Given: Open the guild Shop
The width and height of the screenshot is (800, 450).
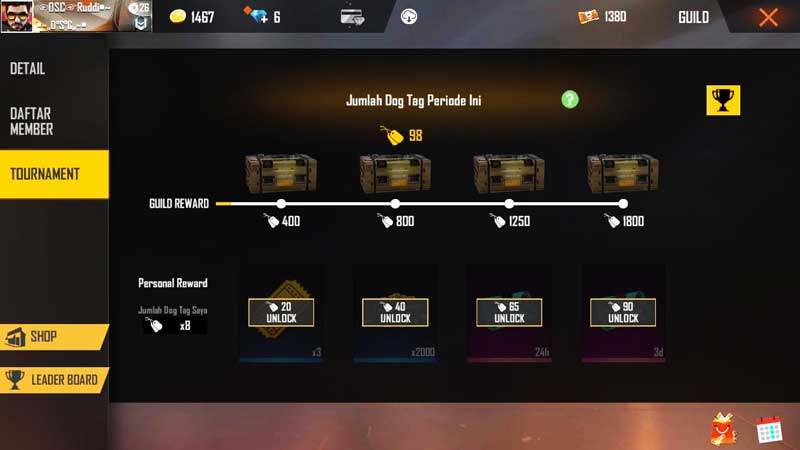Looking at the screenshot, I should point(45,338).
